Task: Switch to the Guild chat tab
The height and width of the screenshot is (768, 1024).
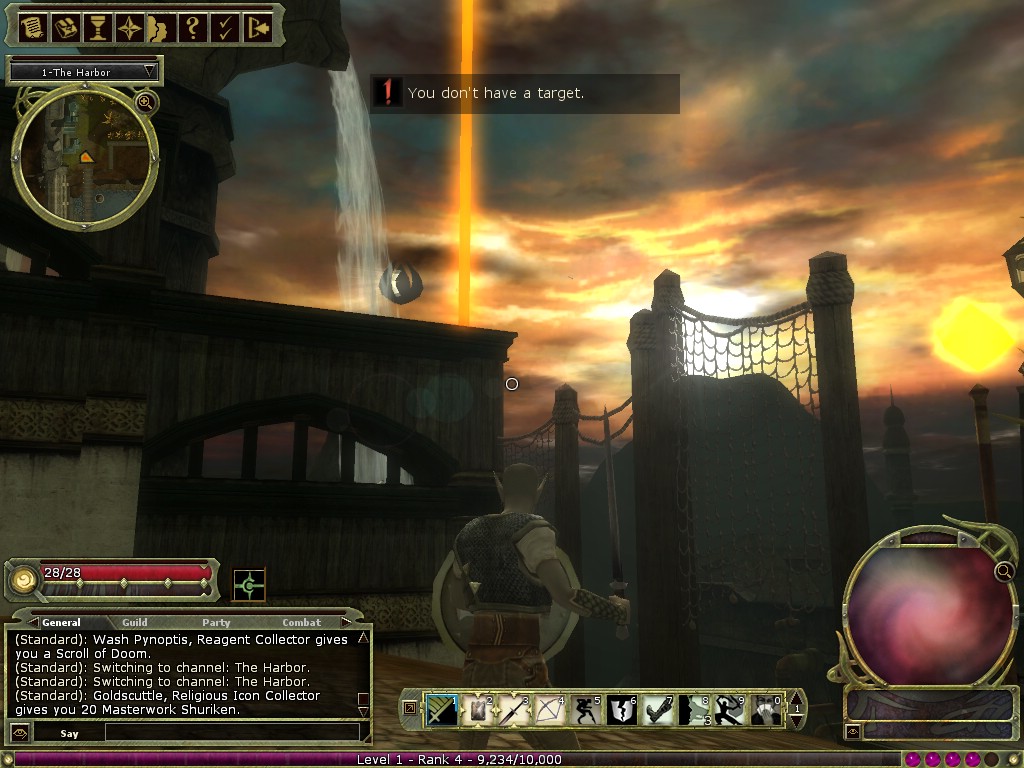Action: [x=135, y=623]
